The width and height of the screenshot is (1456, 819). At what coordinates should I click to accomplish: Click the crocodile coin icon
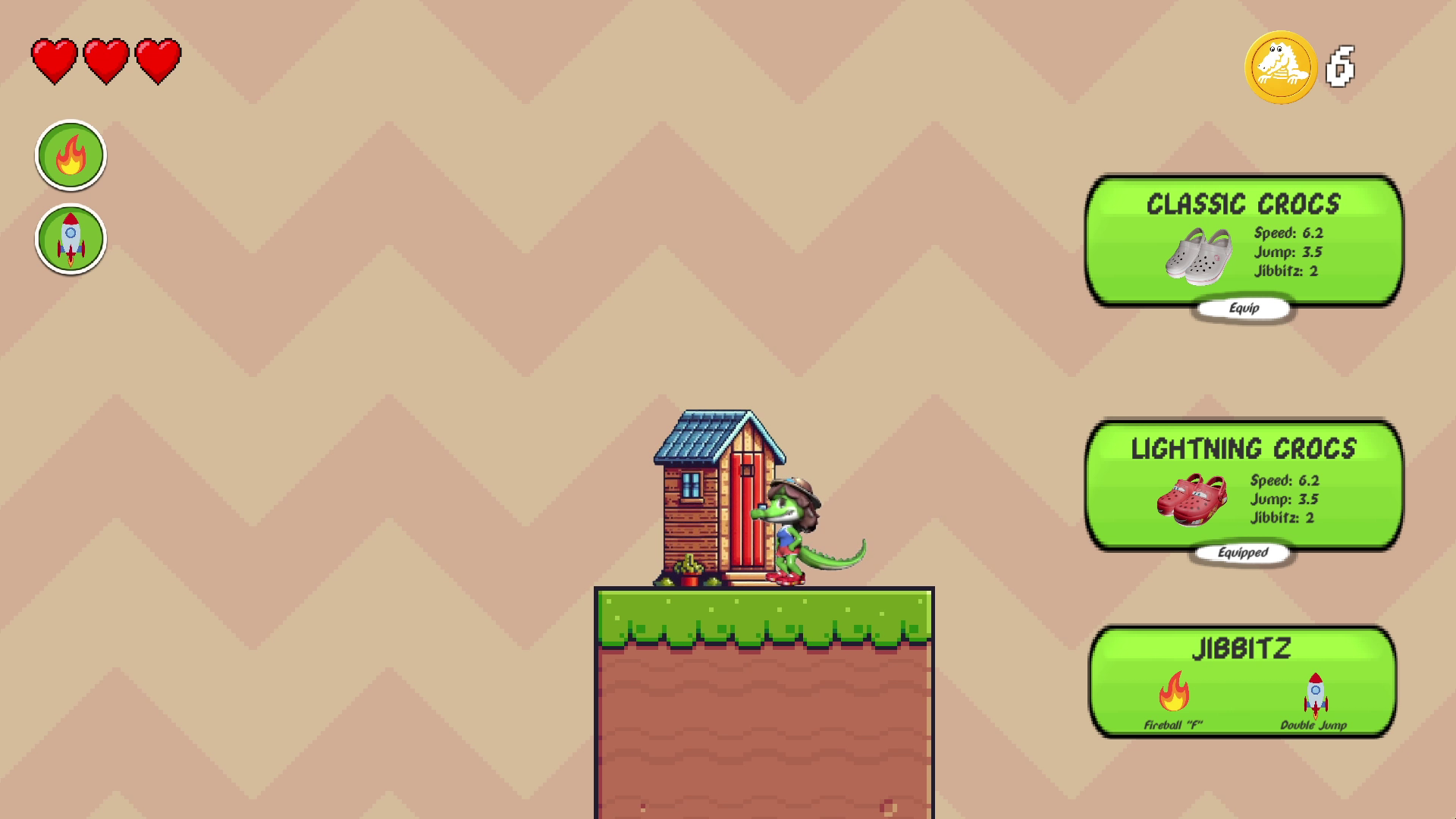click(x=1282, y=67)
